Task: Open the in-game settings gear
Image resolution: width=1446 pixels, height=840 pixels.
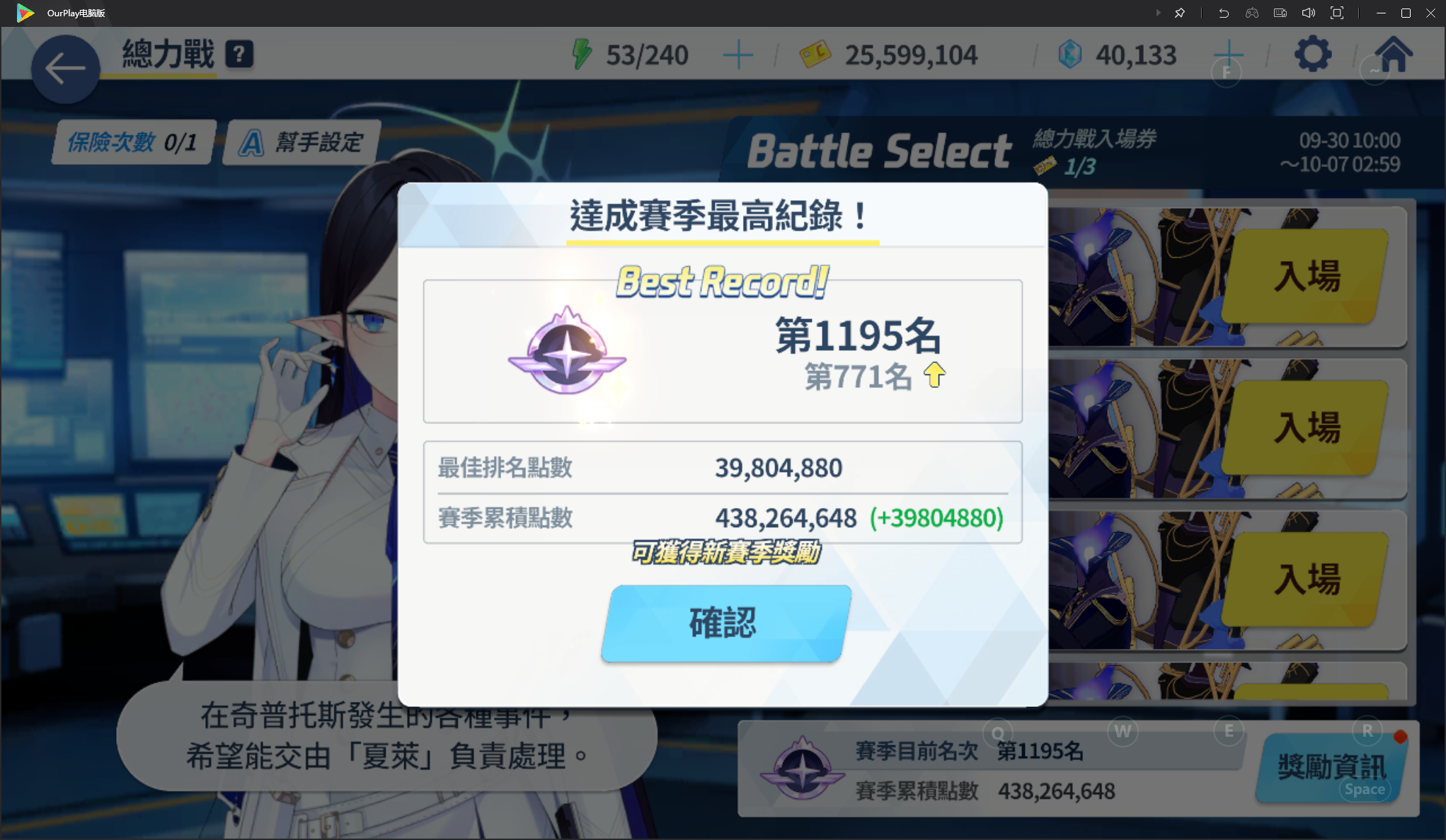Action: (1313, 54)
